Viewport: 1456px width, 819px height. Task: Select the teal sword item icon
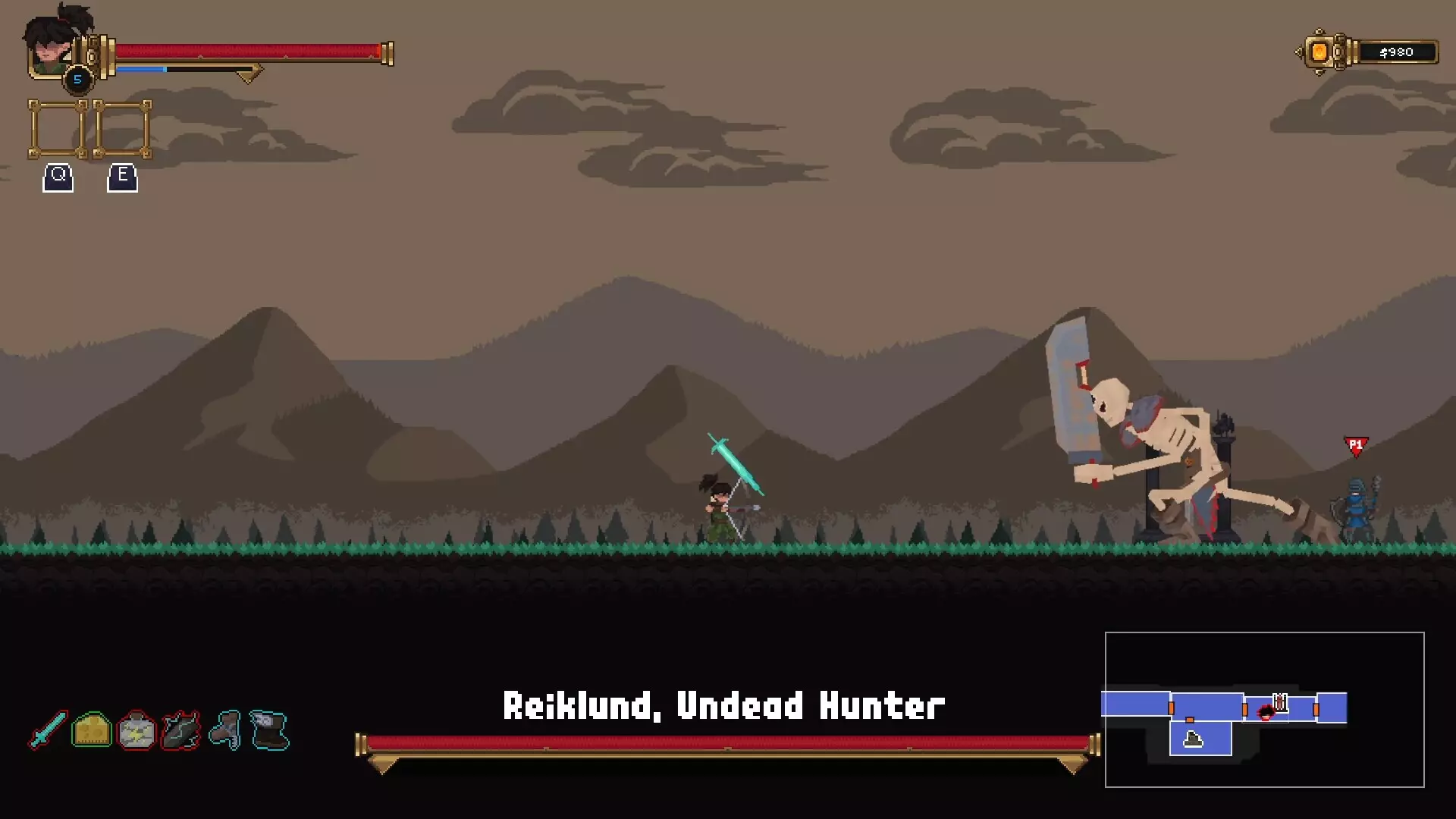pyautogui.click(x=48, y=730)
